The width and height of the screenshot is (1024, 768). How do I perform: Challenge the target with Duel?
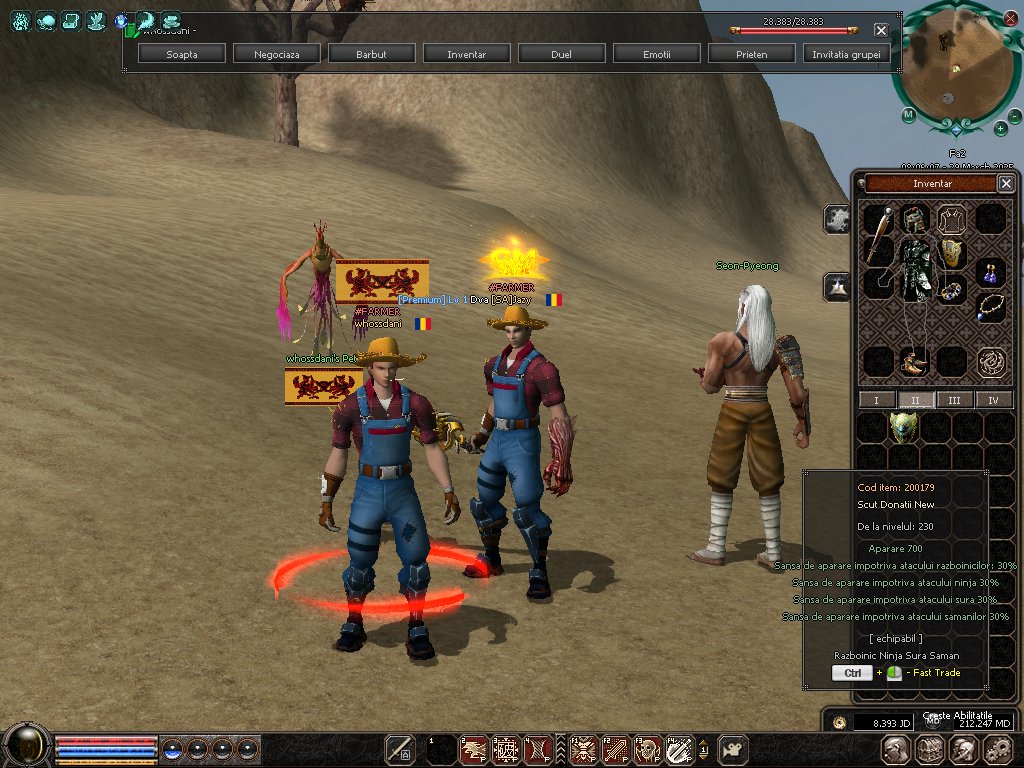[561, 54]
